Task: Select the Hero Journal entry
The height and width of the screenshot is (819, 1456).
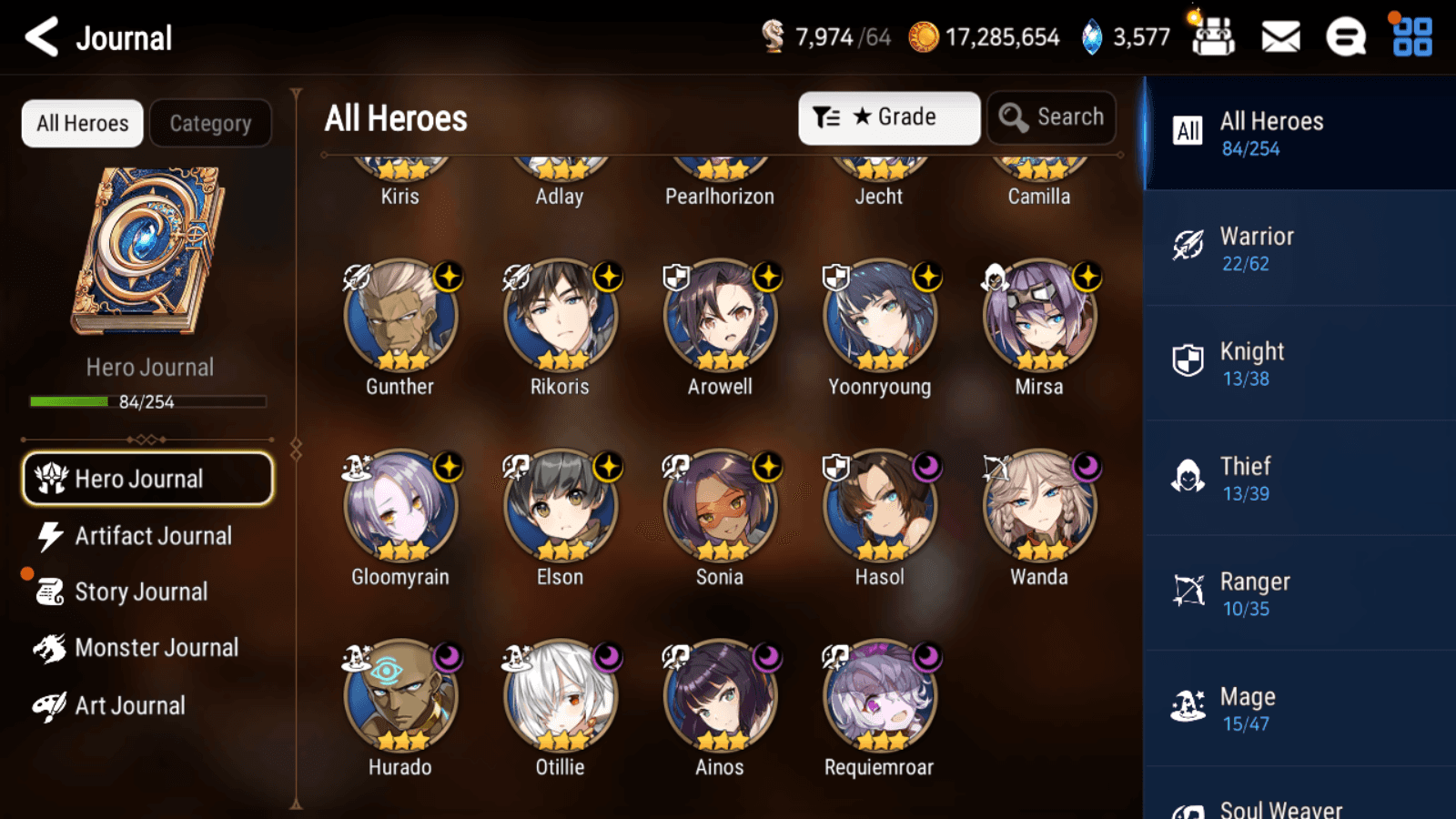Action: (147, 479)
